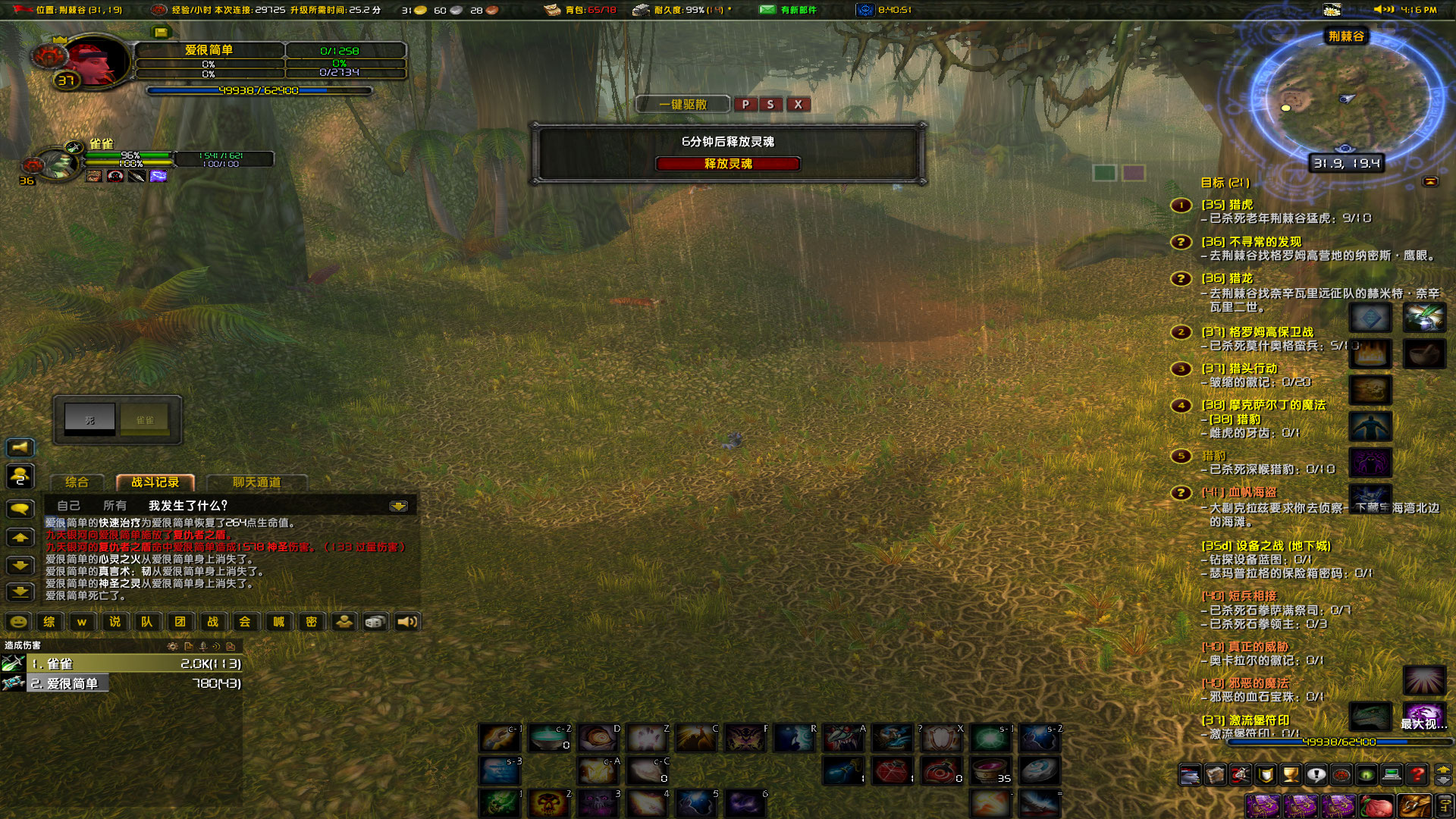This screenshot has height=819, width=1456.
Task: Activate the yellow skull ability icon
Action: (549, 802)
